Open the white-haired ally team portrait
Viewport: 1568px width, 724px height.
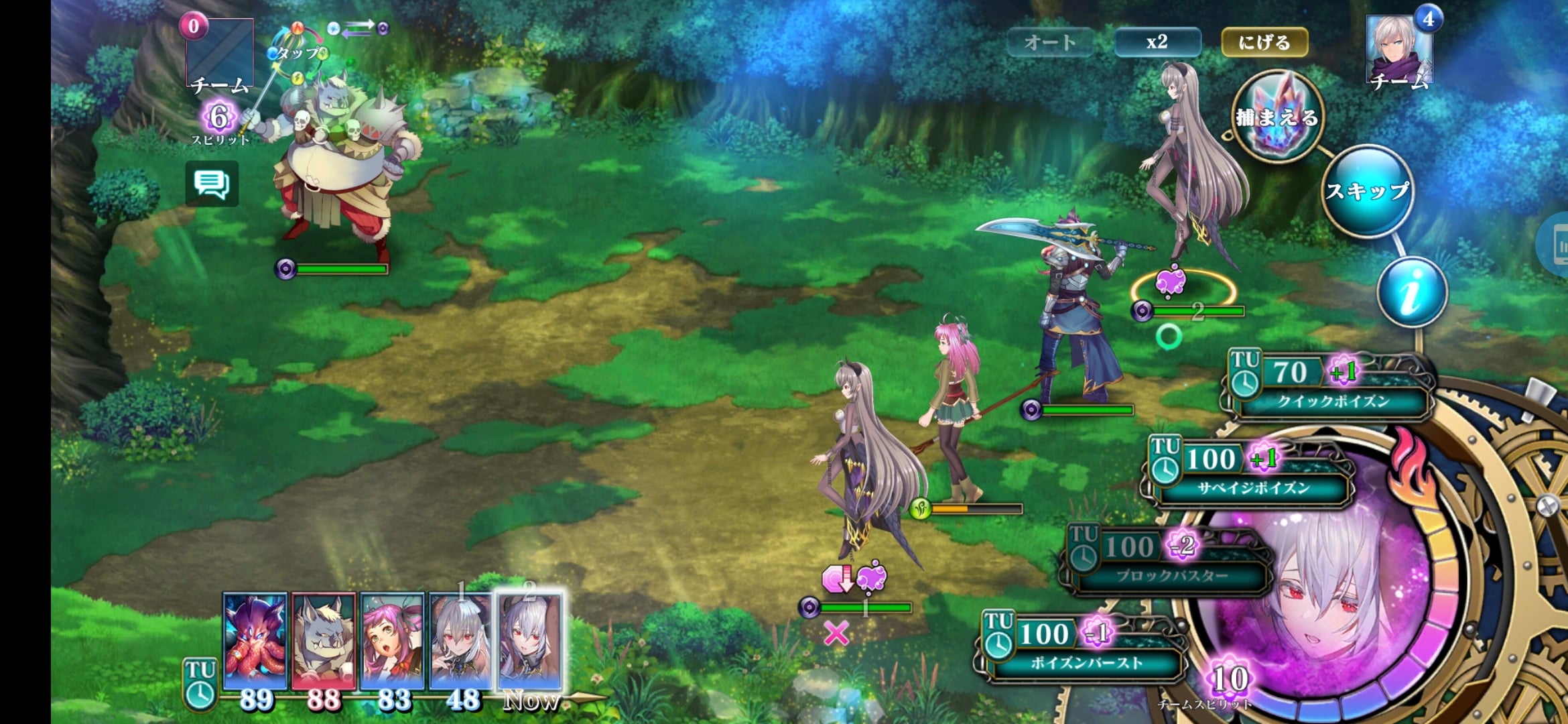[x=1399, y=50]
